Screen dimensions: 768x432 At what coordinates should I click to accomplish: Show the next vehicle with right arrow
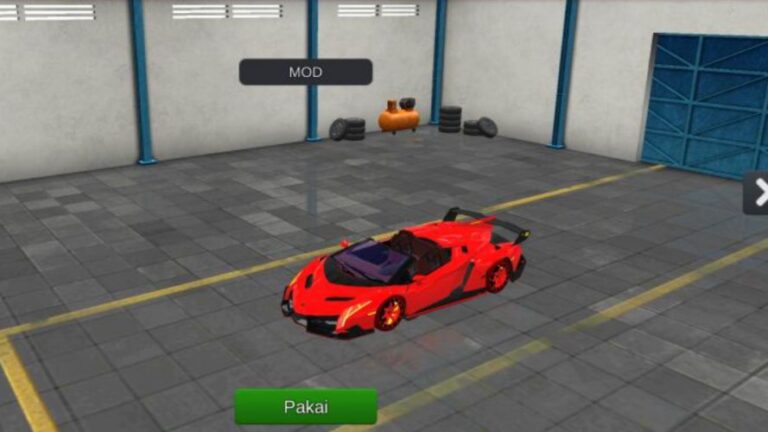(x=757, y=192)
